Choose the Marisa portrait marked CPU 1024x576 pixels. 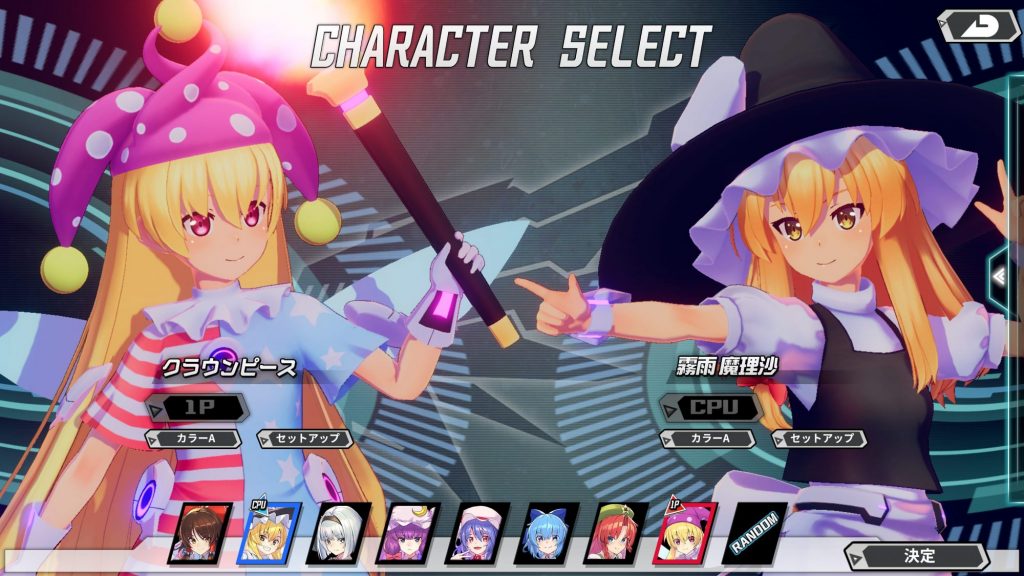(x=267, y=533)
